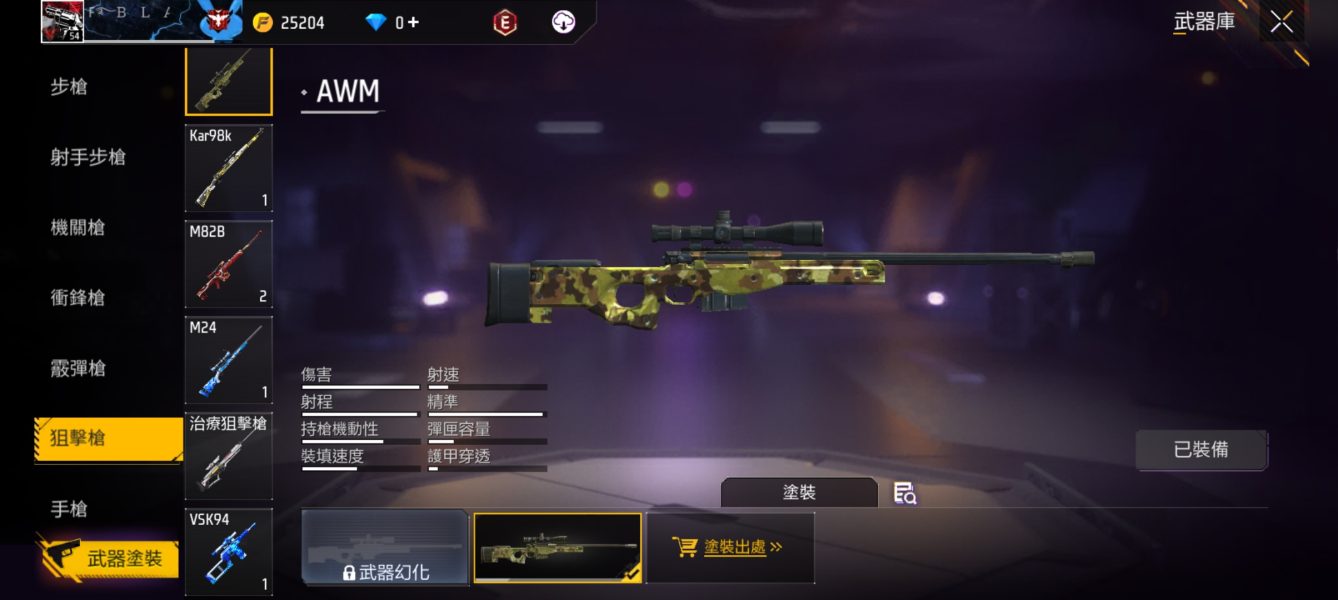
Task: Switch to the 步槍 rifle category
Action: click(x=69, y=87)
